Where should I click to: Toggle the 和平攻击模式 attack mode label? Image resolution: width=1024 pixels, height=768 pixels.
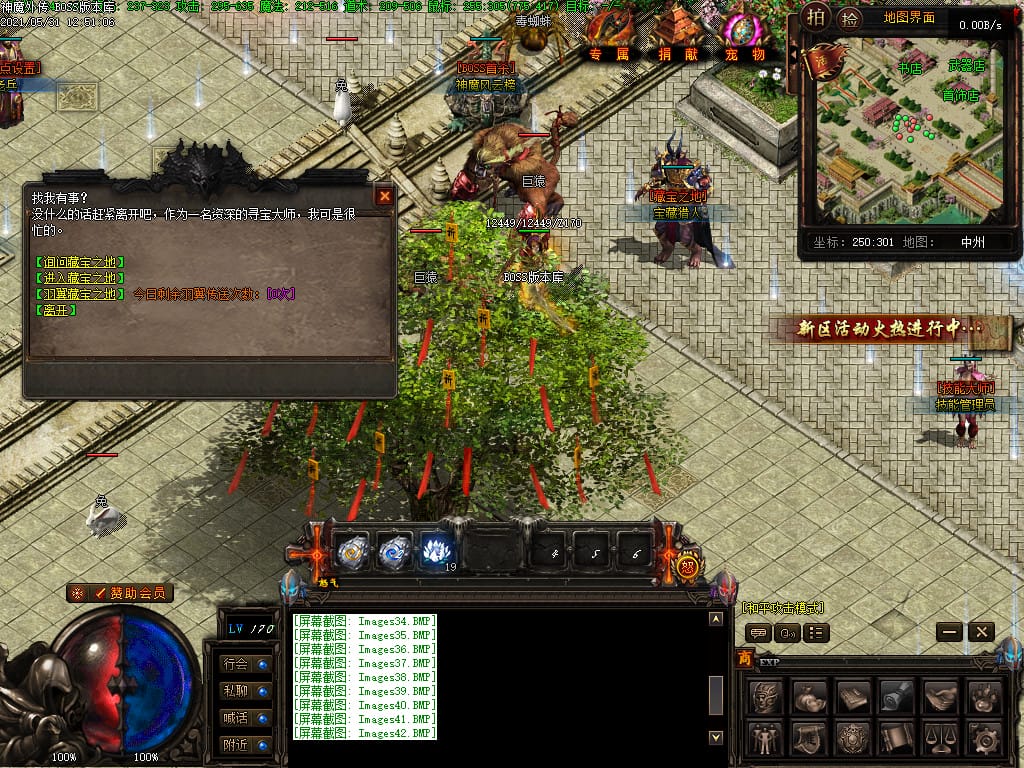(x=783, y=607)
